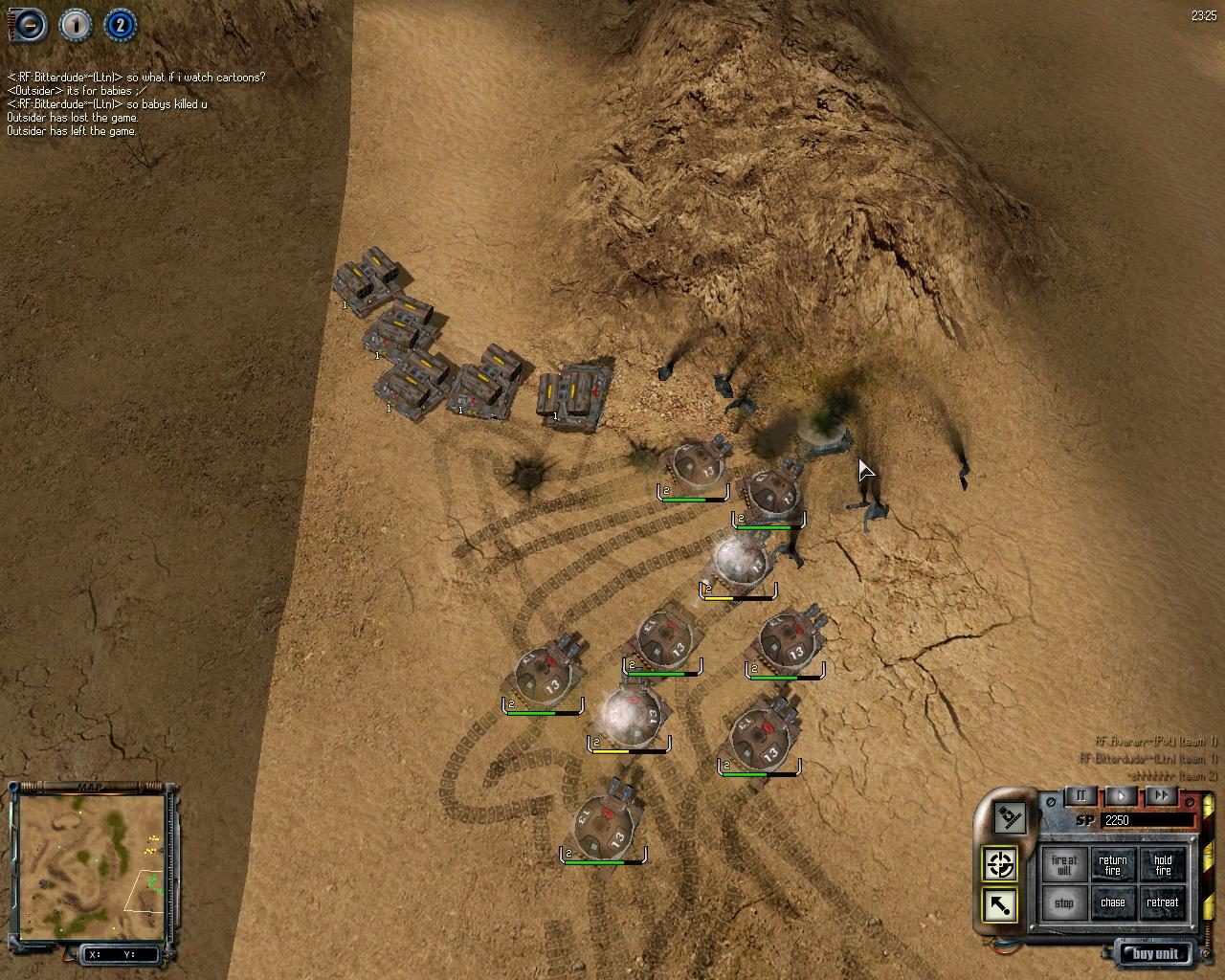
Task: Pause the game speed
Action: 1081,796
